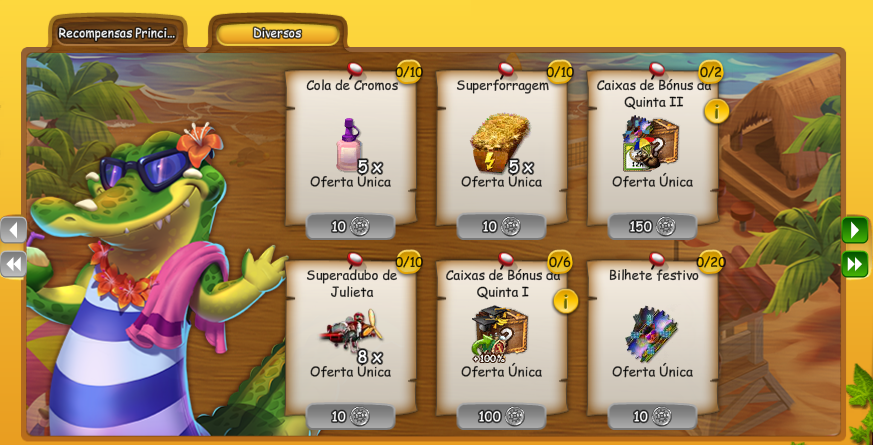
Task: Go to next page with single right arrow
Action: point(854,230)
